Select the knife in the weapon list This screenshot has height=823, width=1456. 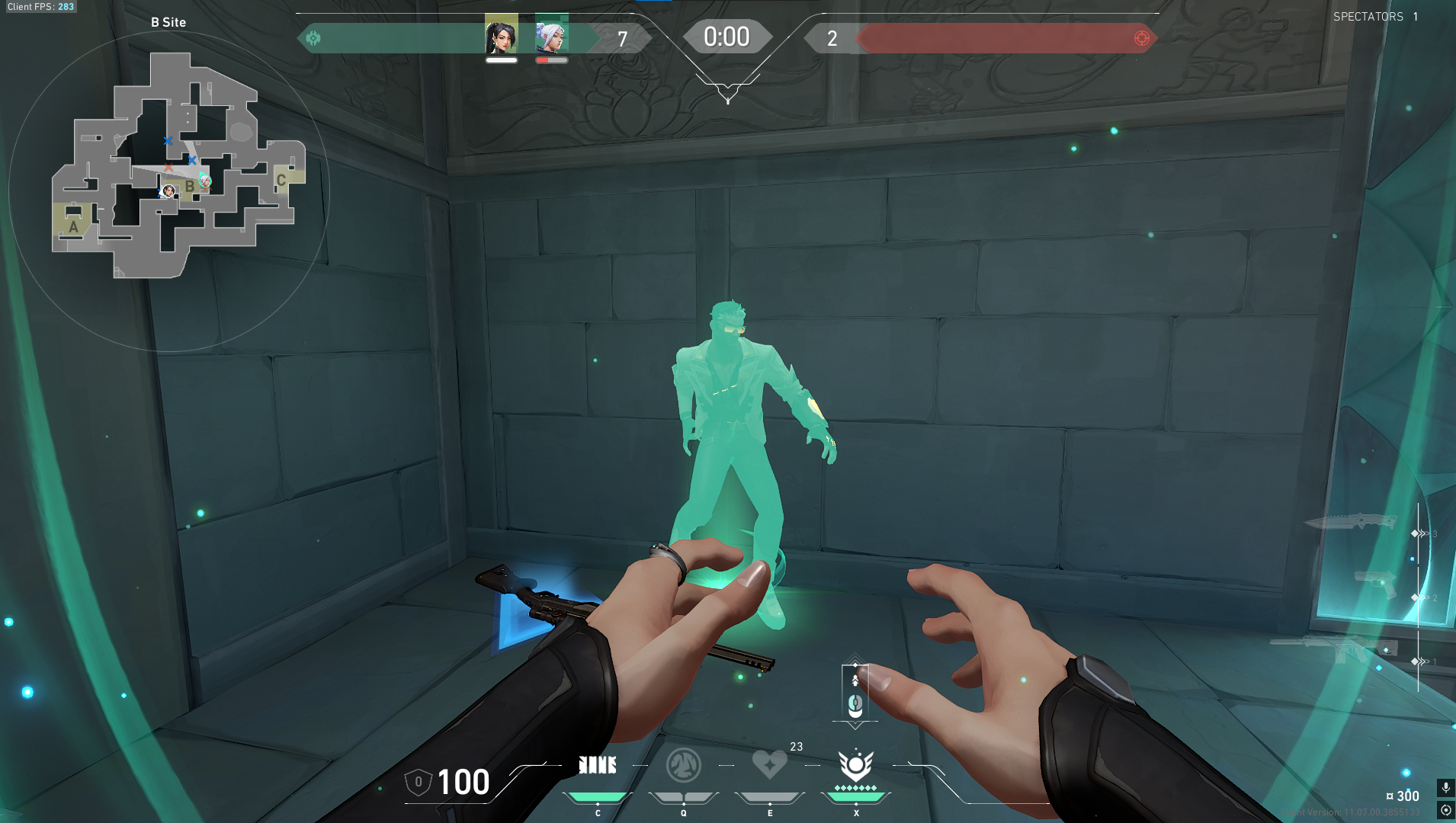coord(1350,523)
